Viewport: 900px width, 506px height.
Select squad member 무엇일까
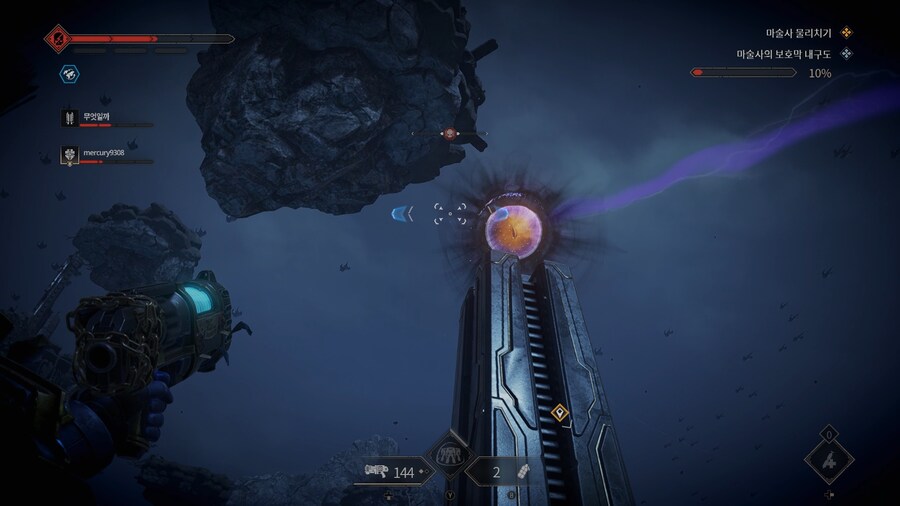[x=96, y=118]
